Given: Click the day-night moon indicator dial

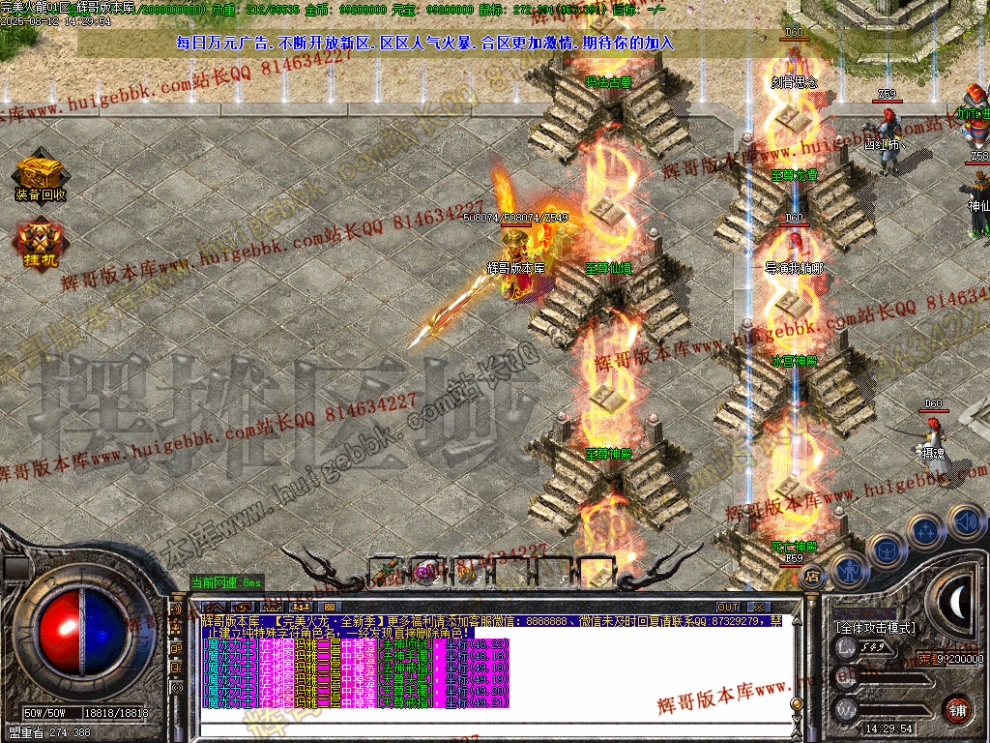Looking at the screenshot, I should point(958,600).
